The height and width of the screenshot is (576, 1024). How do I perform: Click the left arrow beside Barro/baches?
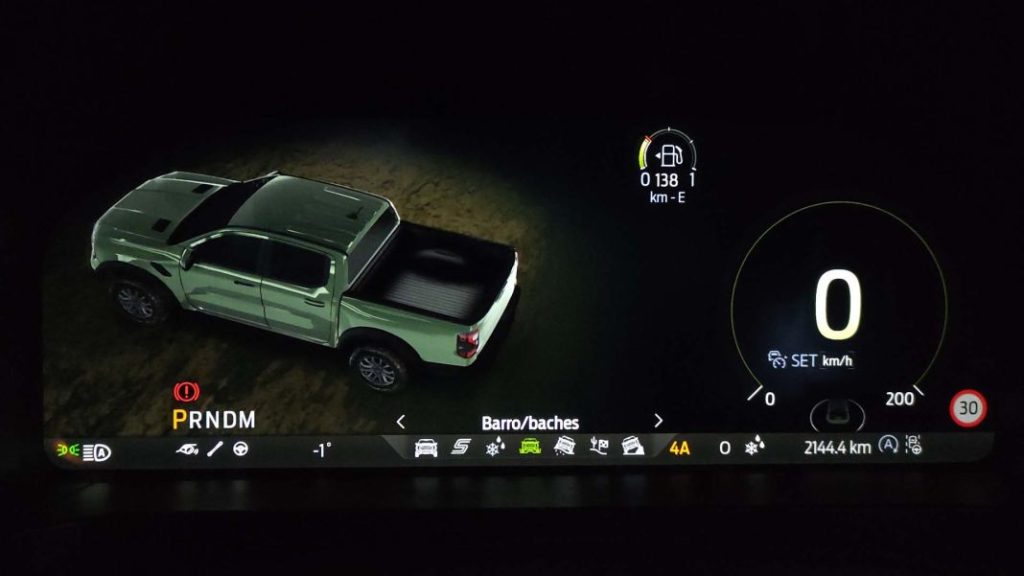401,421
